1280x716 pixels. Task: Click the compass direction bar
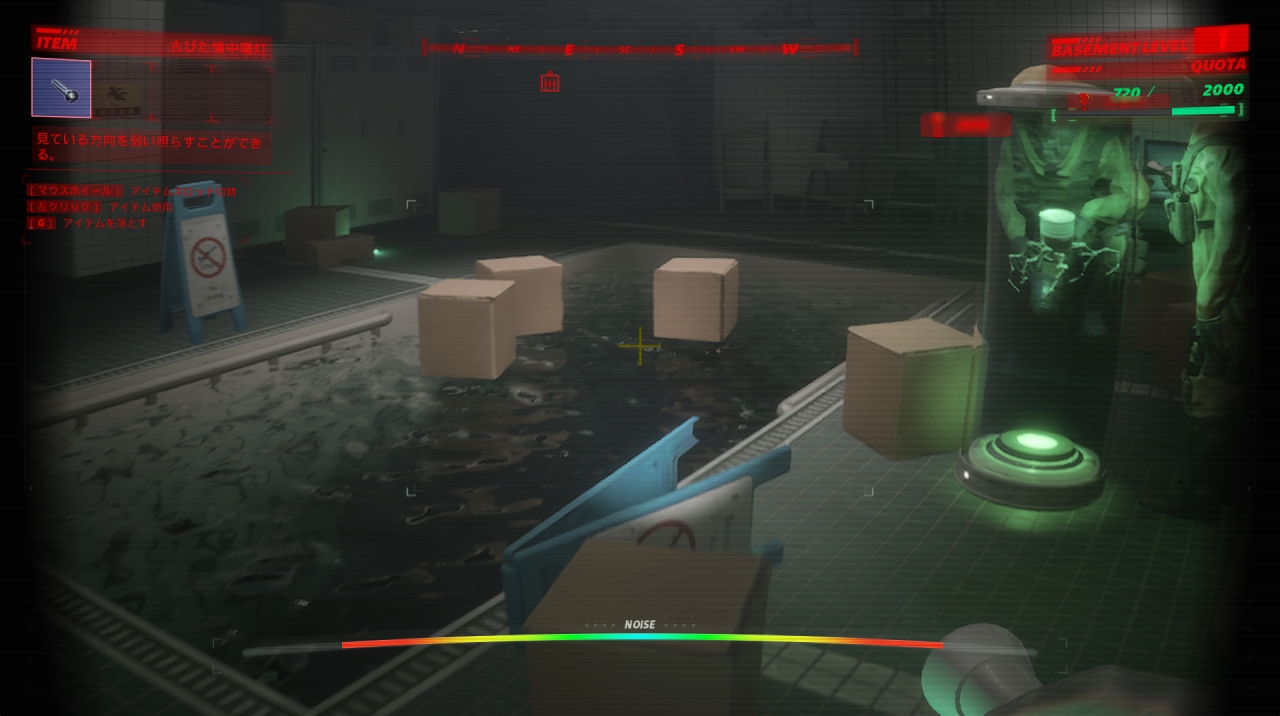(x=640, y=48)
